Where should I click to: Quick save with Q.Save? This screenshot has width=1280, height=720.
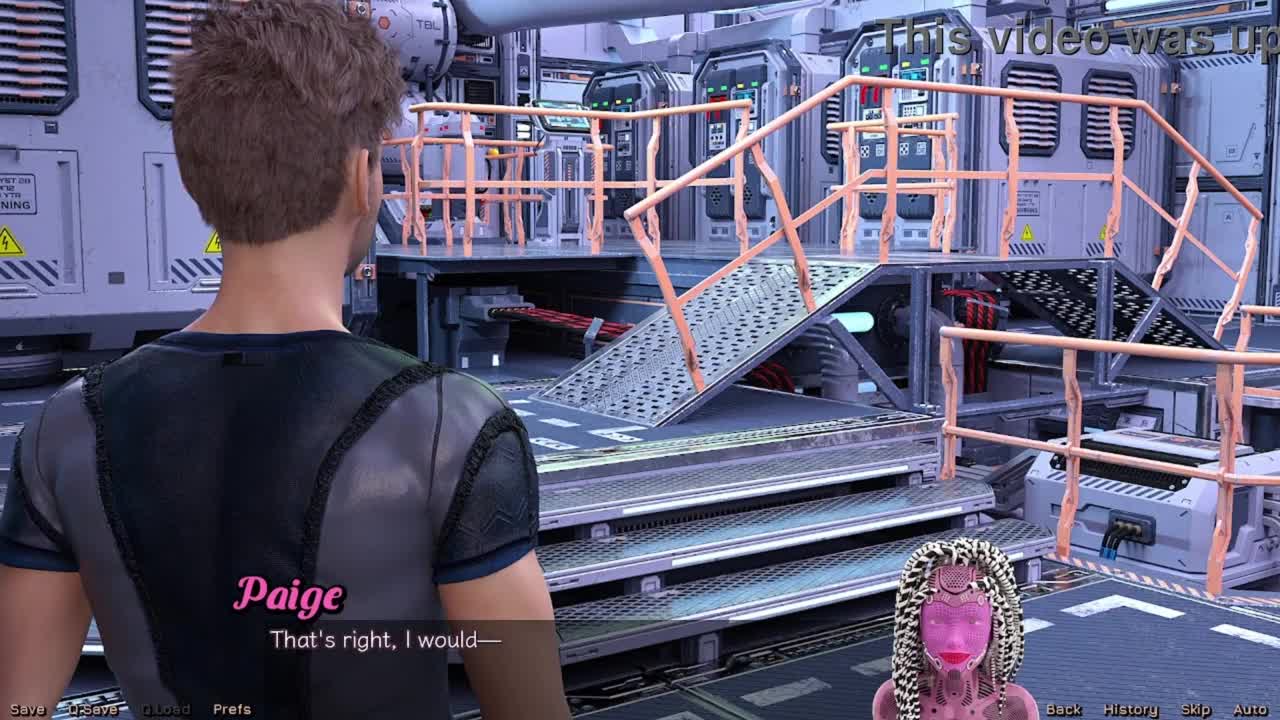point(93,709)
